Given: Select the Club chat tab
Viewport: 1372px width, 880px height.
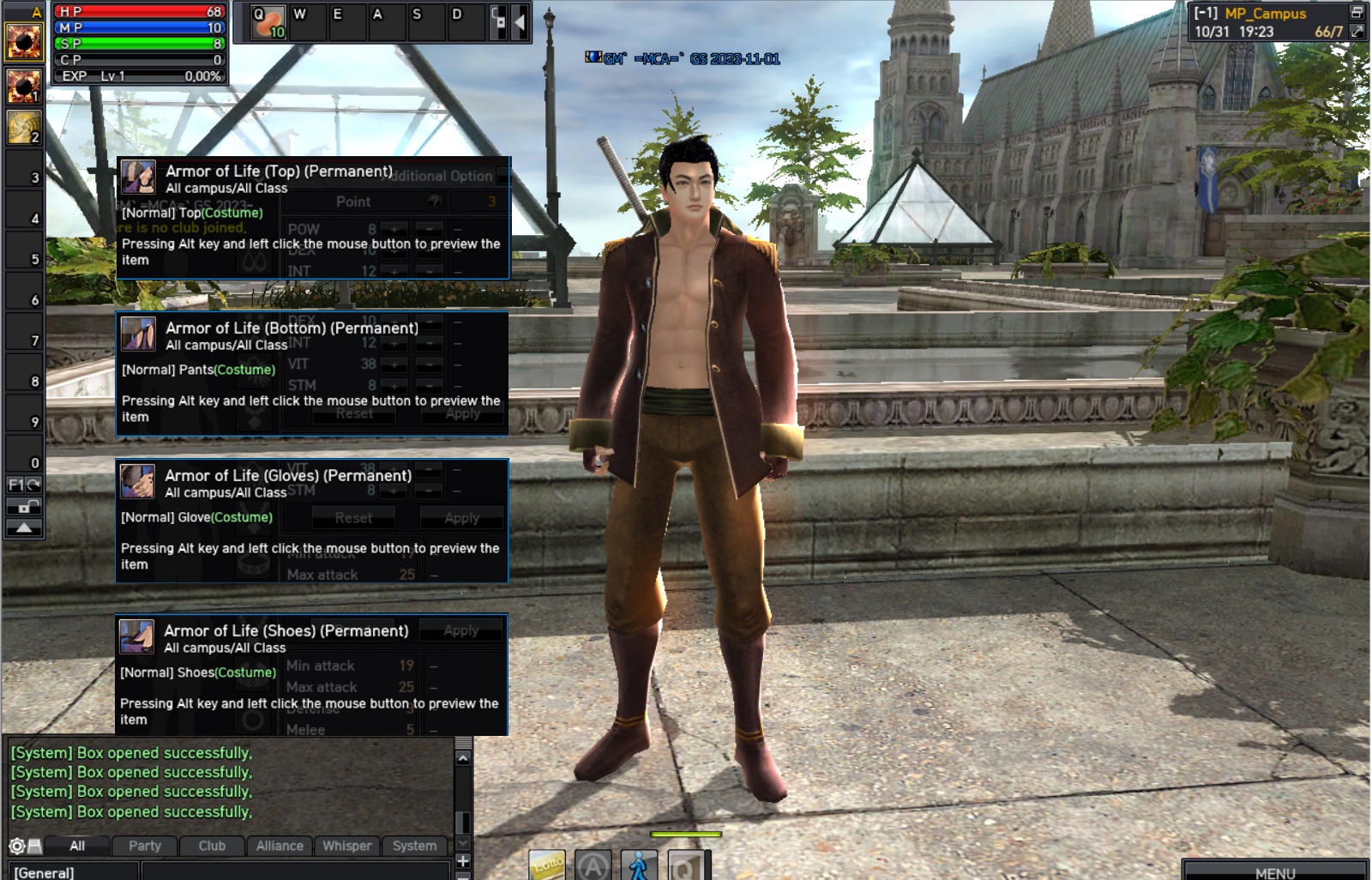Looking at the screenshot, I should pos(212,846).
